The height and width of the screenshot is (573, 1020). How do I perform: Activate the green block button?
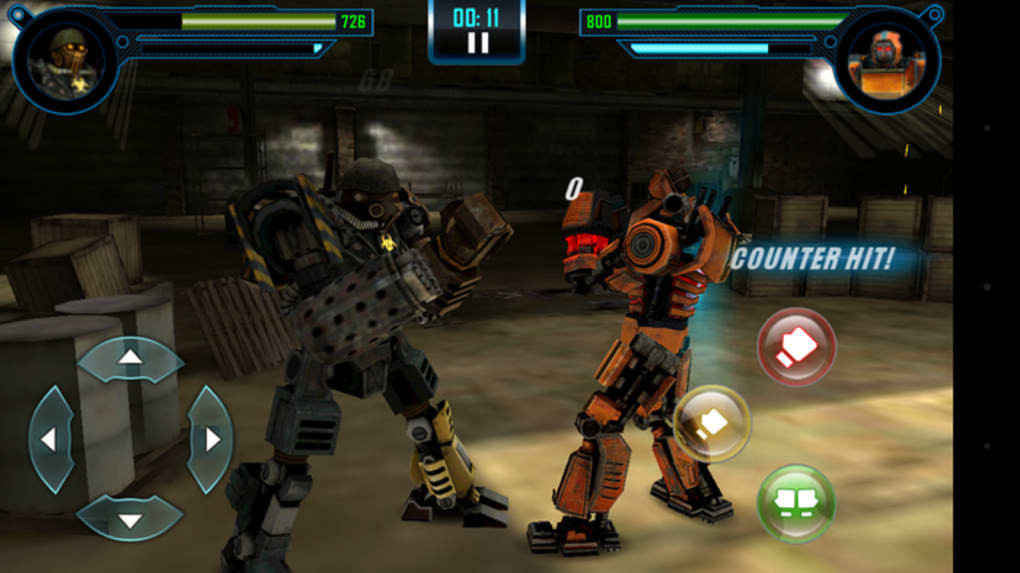click(x=796, y=503)
